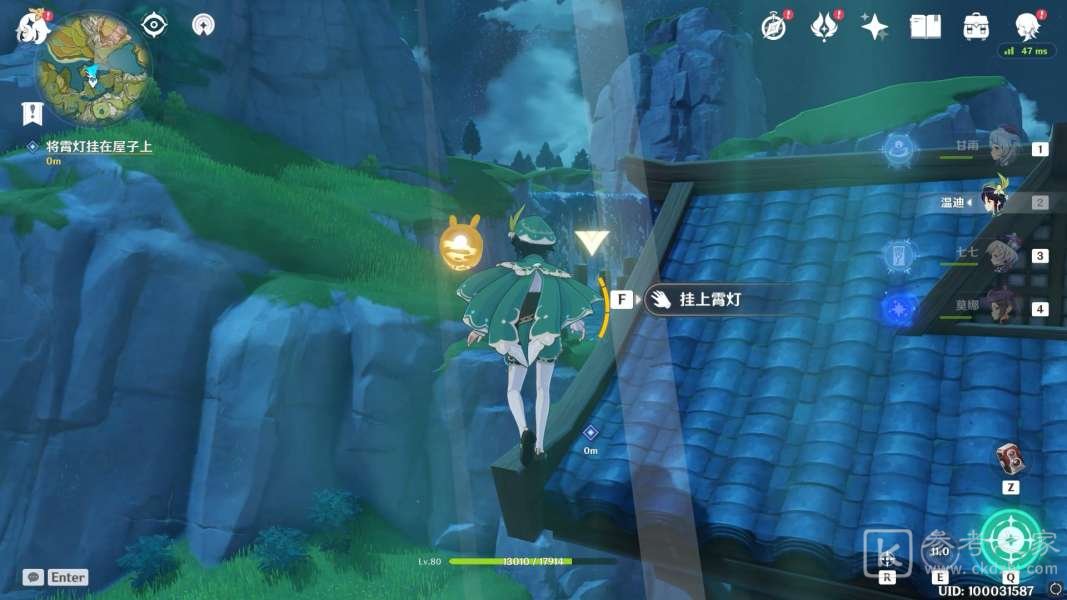Open the inventory backpack icon
Viewport: 1067px width, 600px height.
coord(976,27)
